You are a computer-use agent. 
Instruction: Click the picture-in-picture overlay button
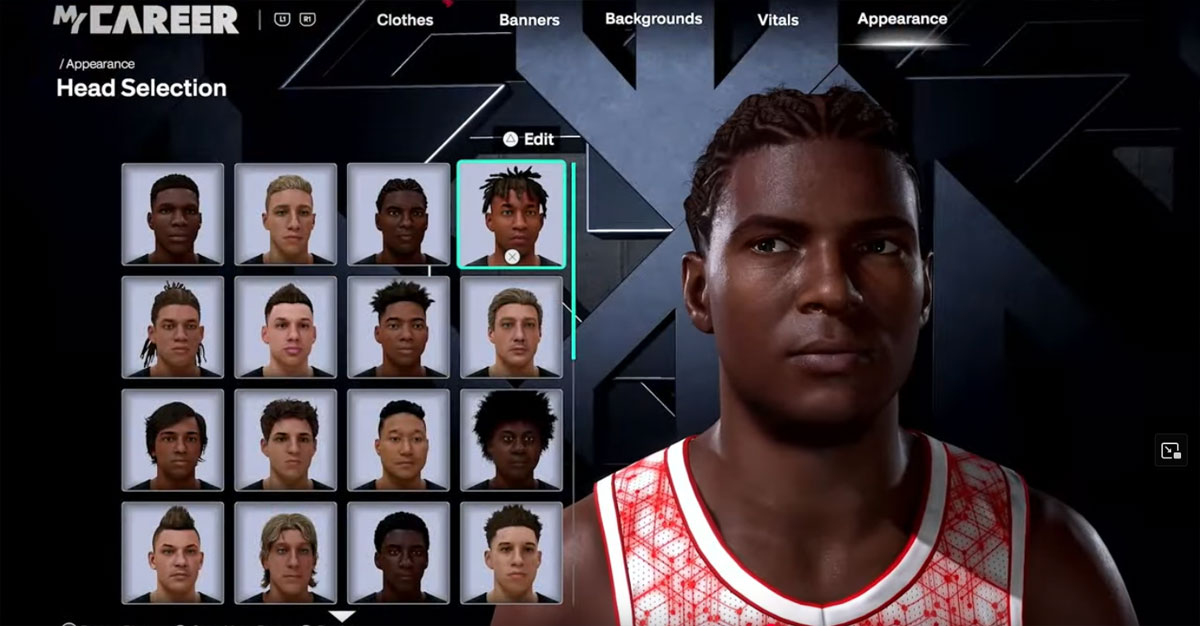click(1170, 450)
